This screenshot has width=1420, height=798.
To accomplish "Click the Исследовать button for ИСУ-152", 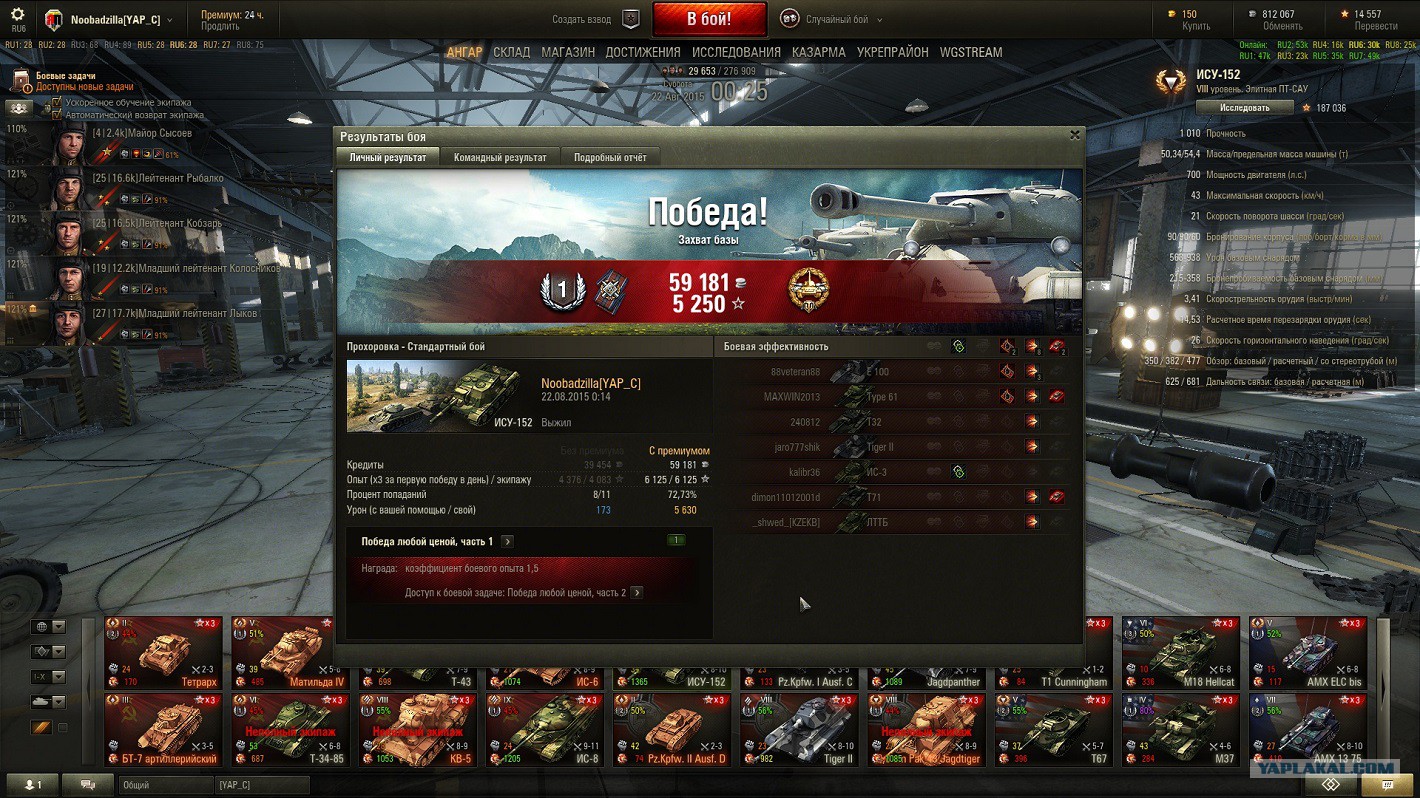I will 1236,108.
